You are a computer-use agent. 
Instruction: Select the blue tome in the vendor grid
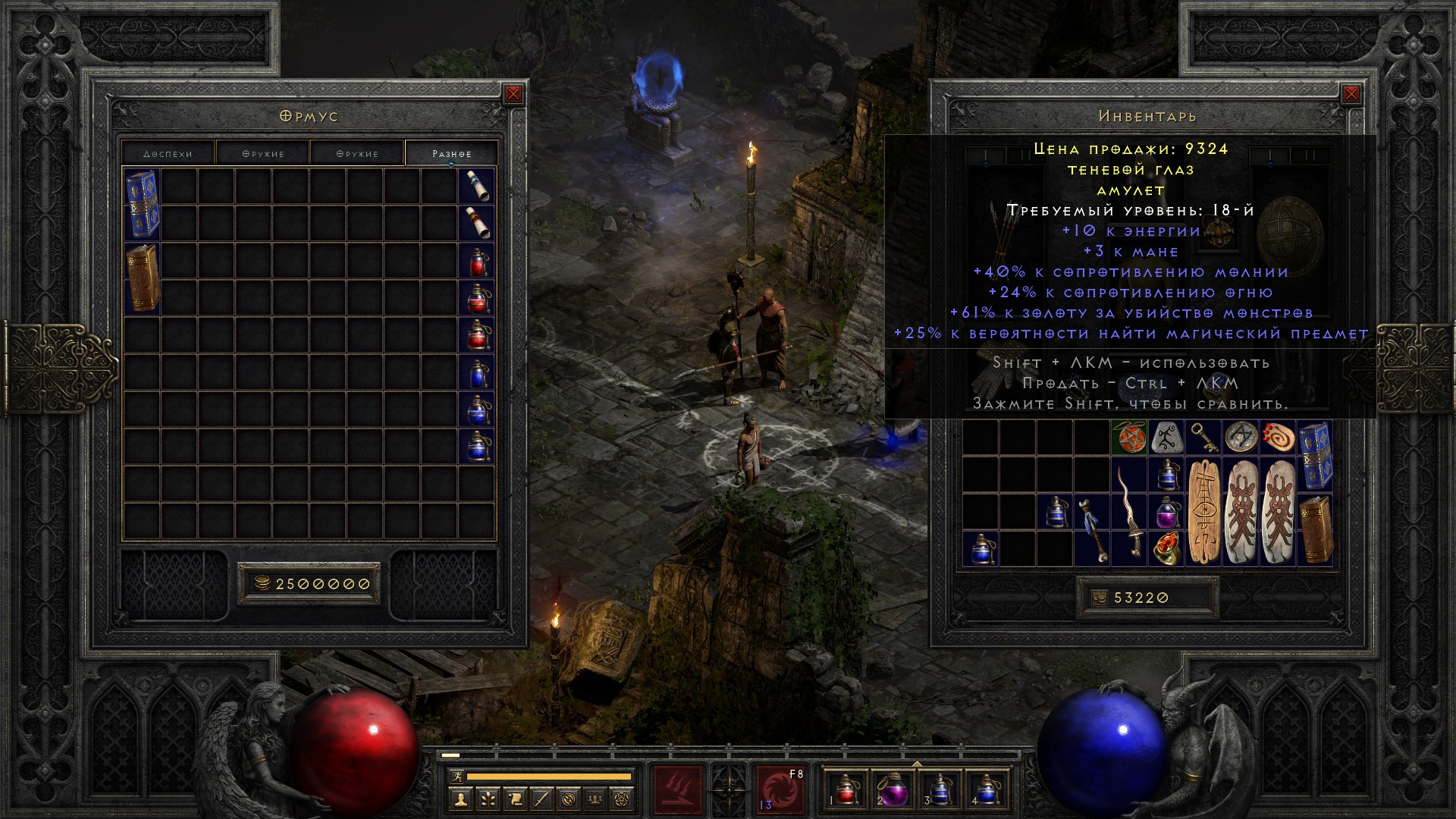pyautogui.click(x=142, y=204)
